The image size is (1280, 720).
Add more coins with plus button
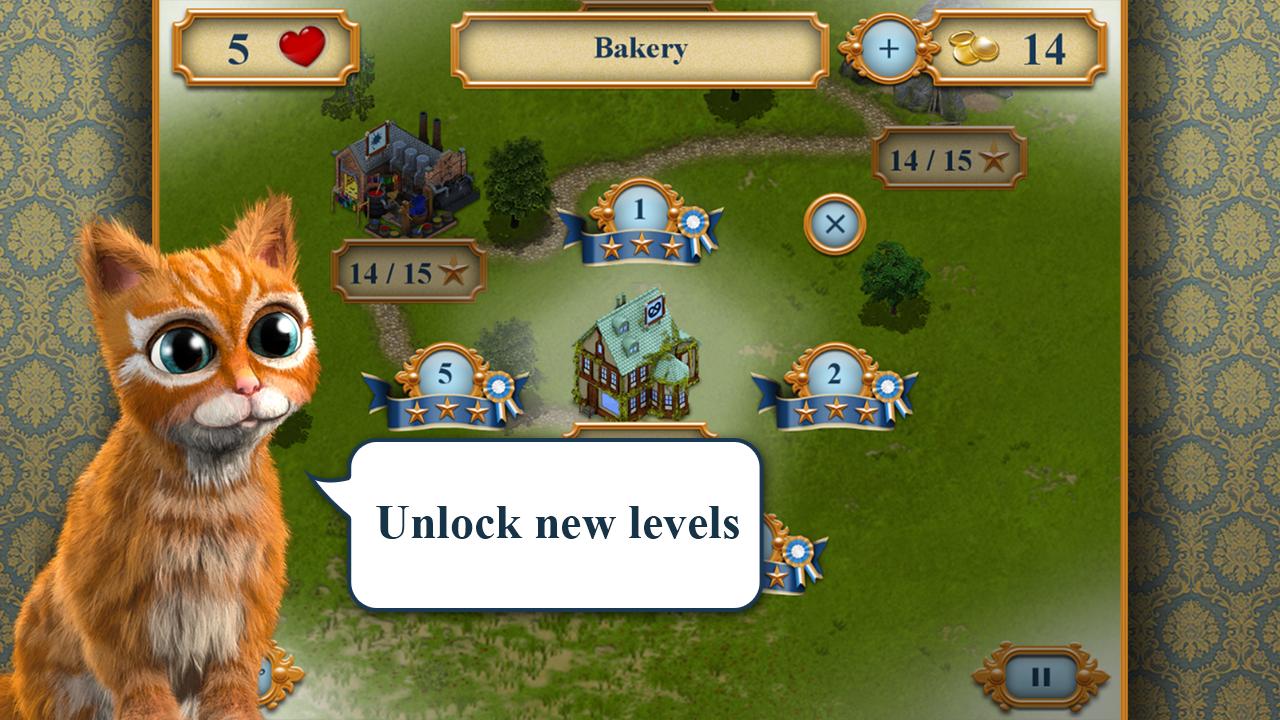888,49
